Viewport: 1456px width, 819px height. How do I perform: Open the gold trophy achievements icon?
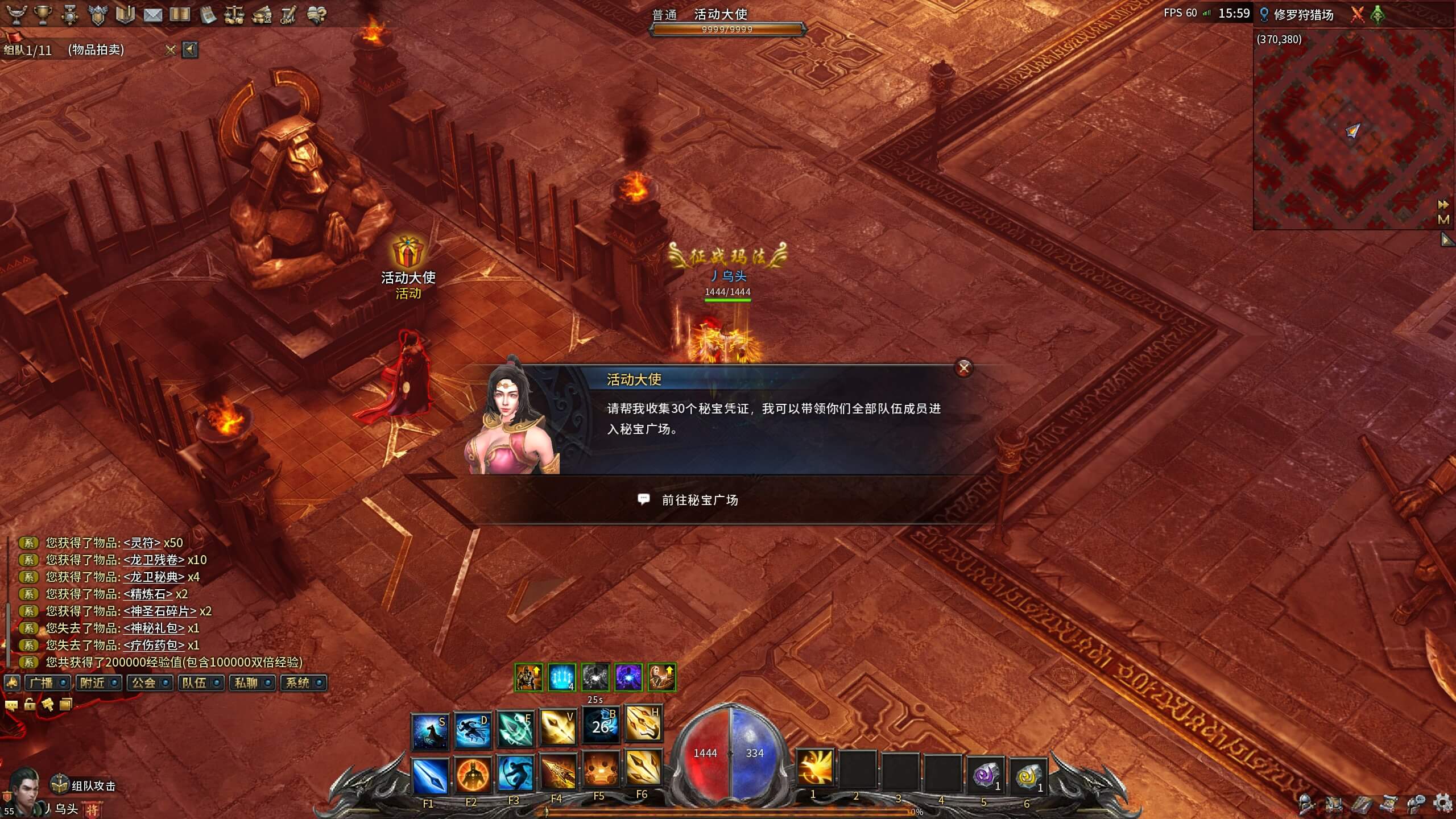pyautogui.click(x=43, y=15)
